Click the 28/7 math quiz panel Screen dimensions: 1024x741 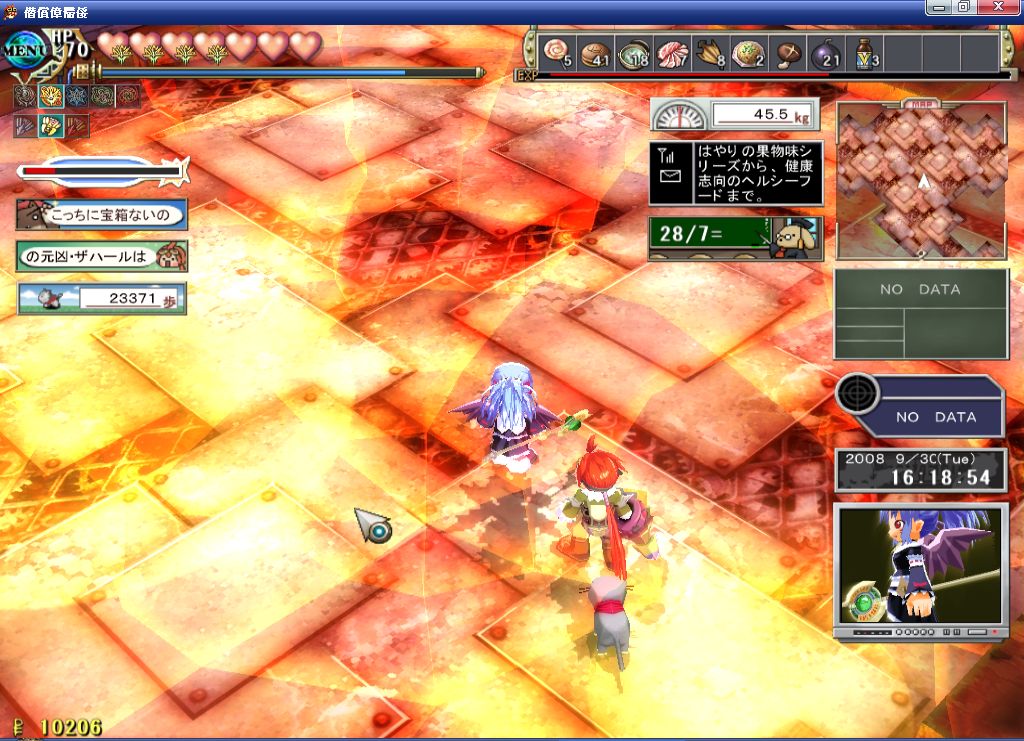pyautogui.click(x=735, y=238)
